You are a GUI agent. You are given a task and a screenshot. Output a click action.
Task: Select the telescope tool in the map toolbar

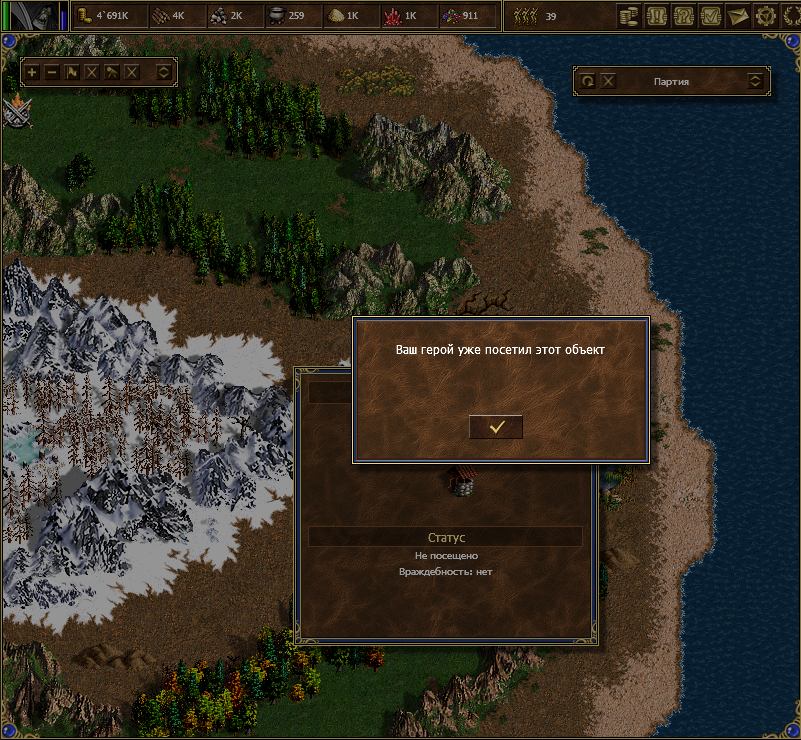click(x=112, y=72)
